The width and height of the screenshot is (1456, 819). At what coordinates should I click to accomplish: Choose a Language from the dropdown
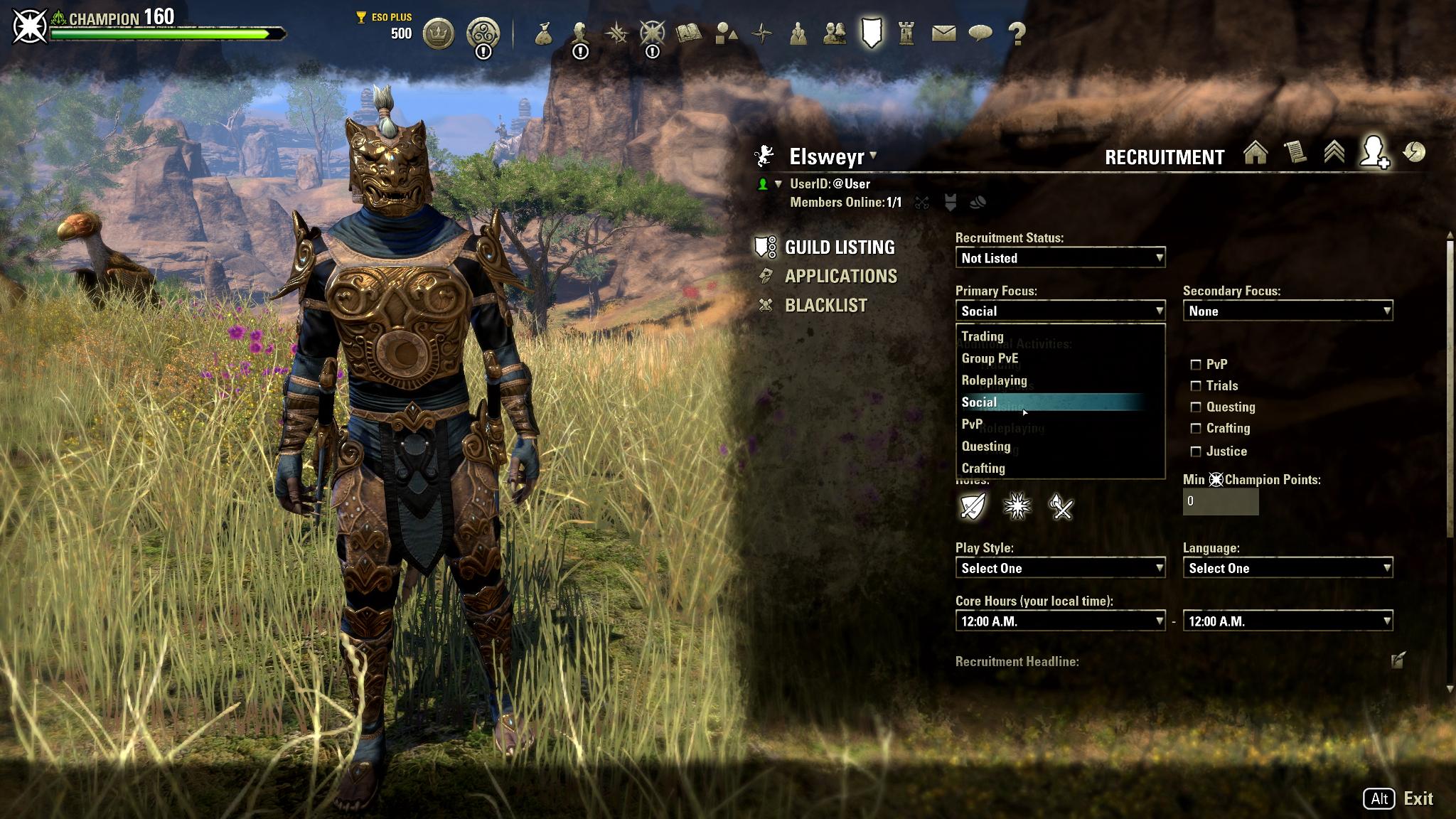click(1287, 568)
